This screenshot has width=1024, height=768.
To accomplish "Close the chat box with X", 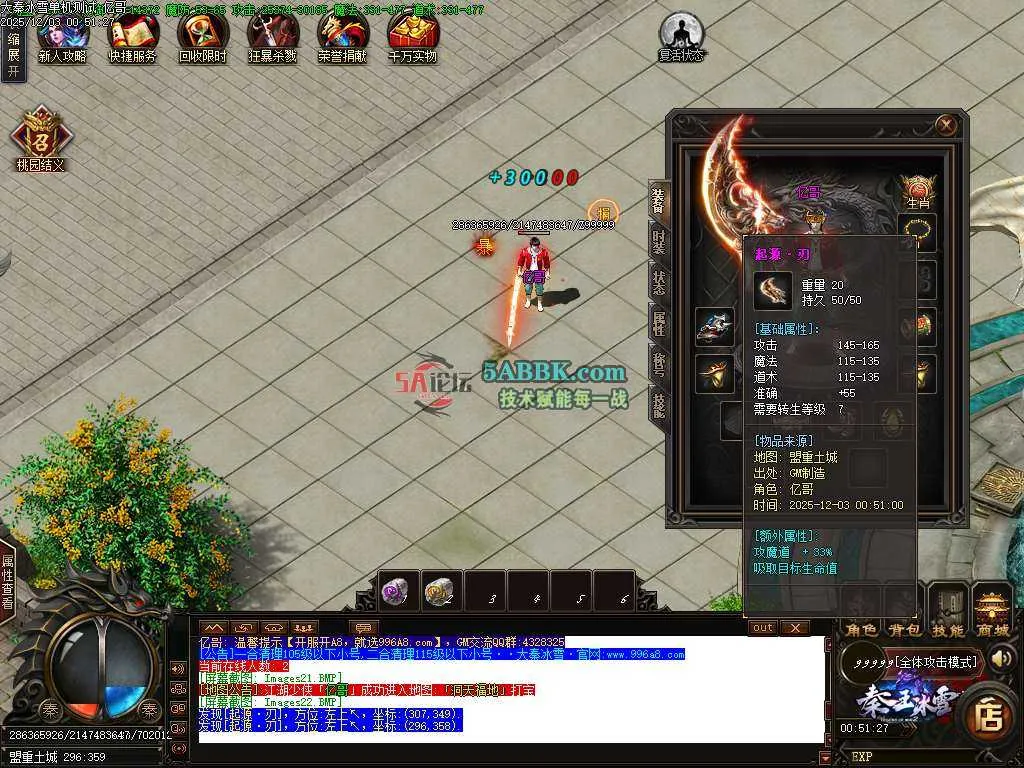I will click(794, 627).
